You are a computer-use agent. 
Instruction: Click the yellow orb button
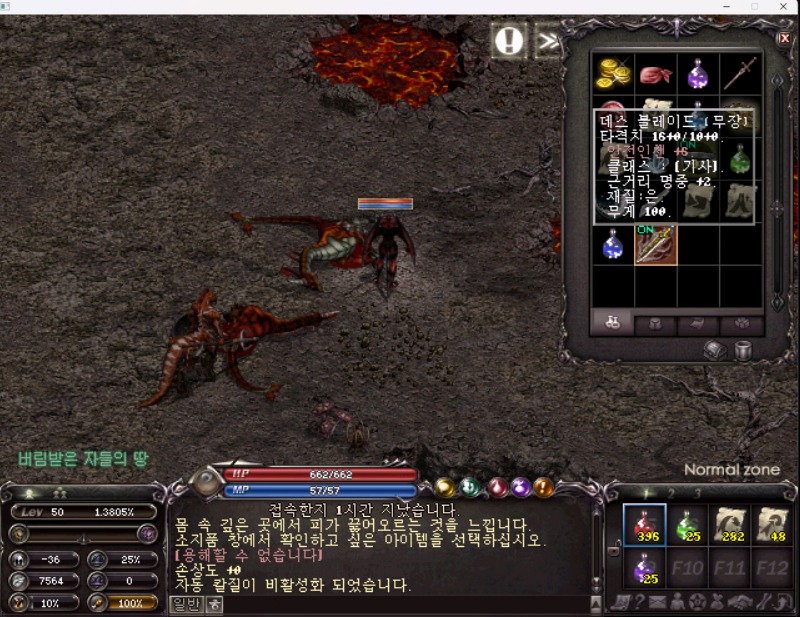445,487
